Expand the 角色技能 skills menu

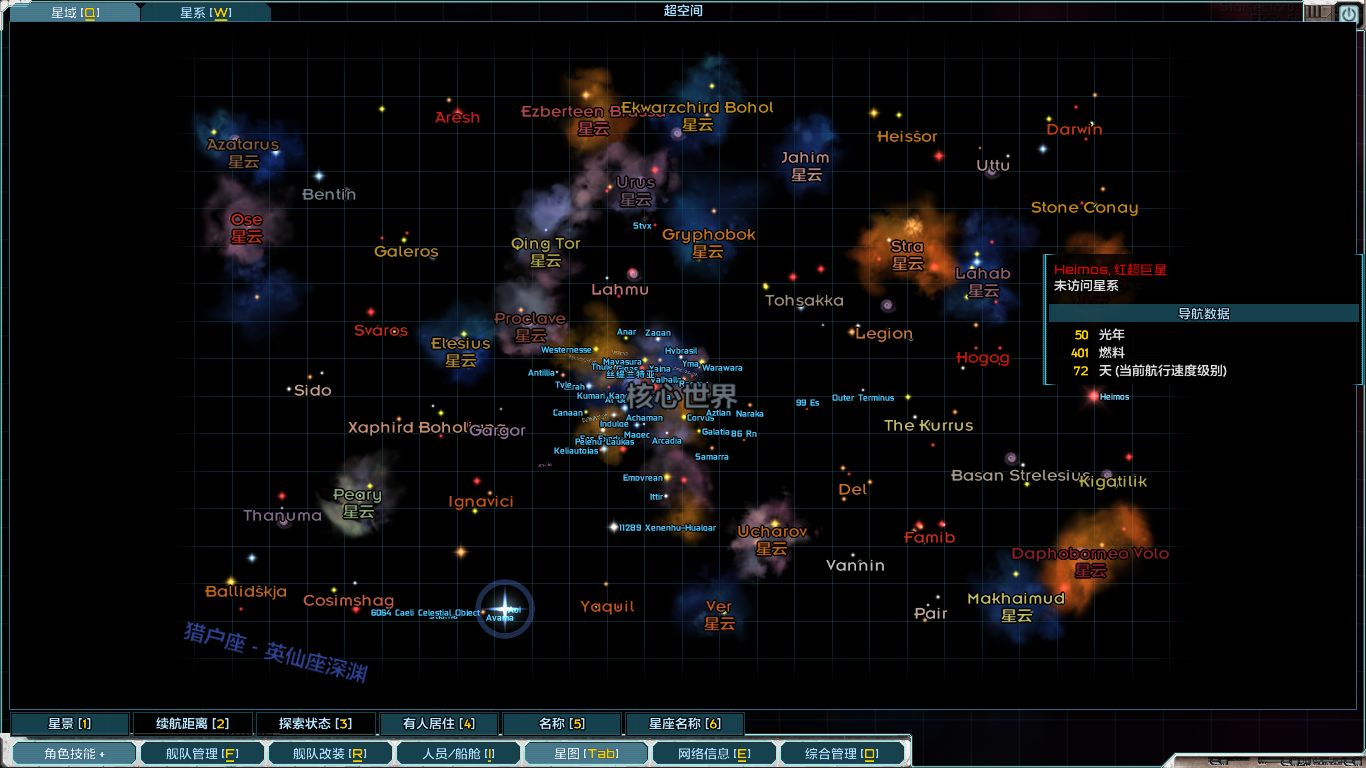coord(73,752)
